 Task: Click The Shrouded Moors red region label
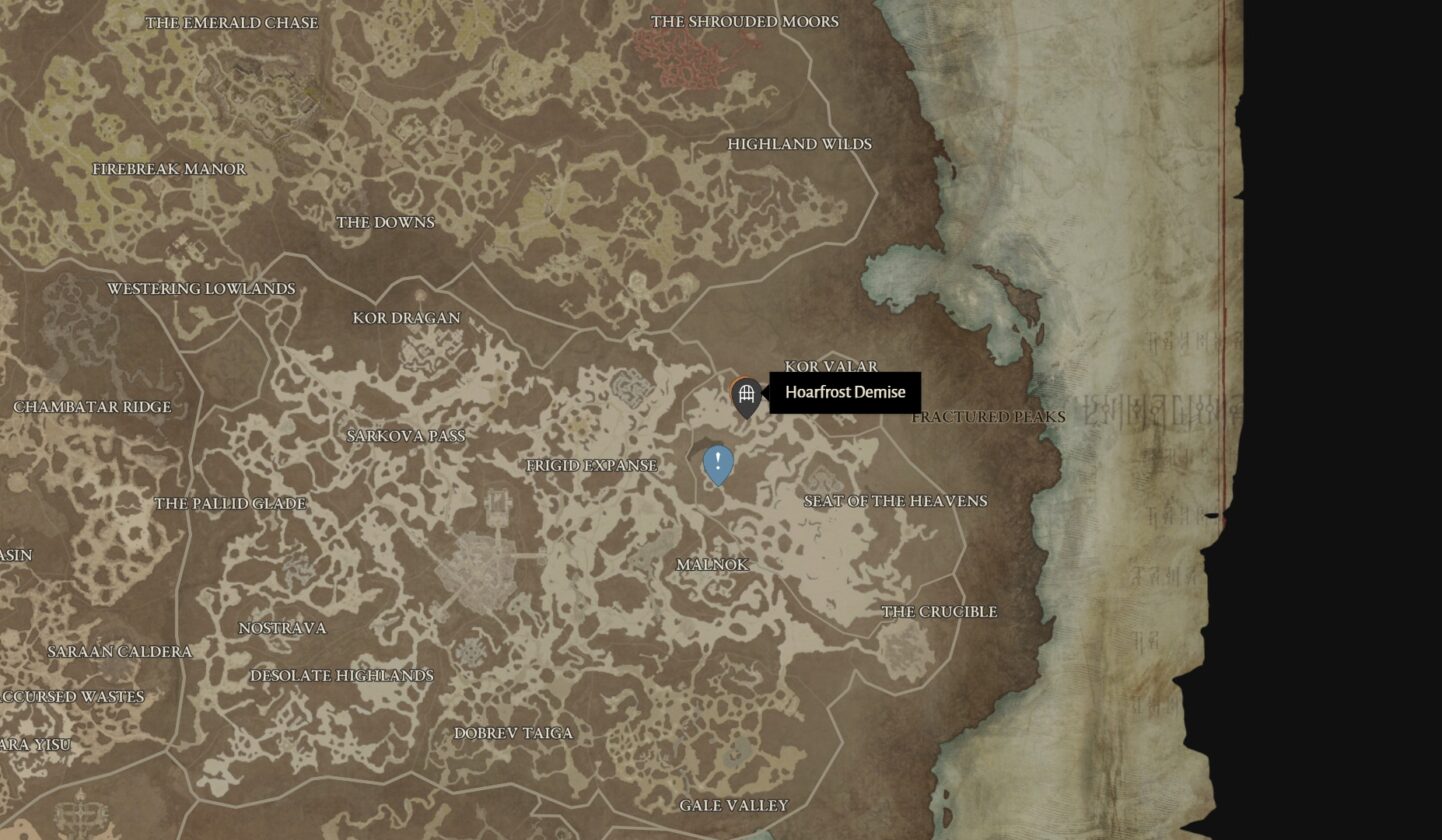[x=745, y=20]
